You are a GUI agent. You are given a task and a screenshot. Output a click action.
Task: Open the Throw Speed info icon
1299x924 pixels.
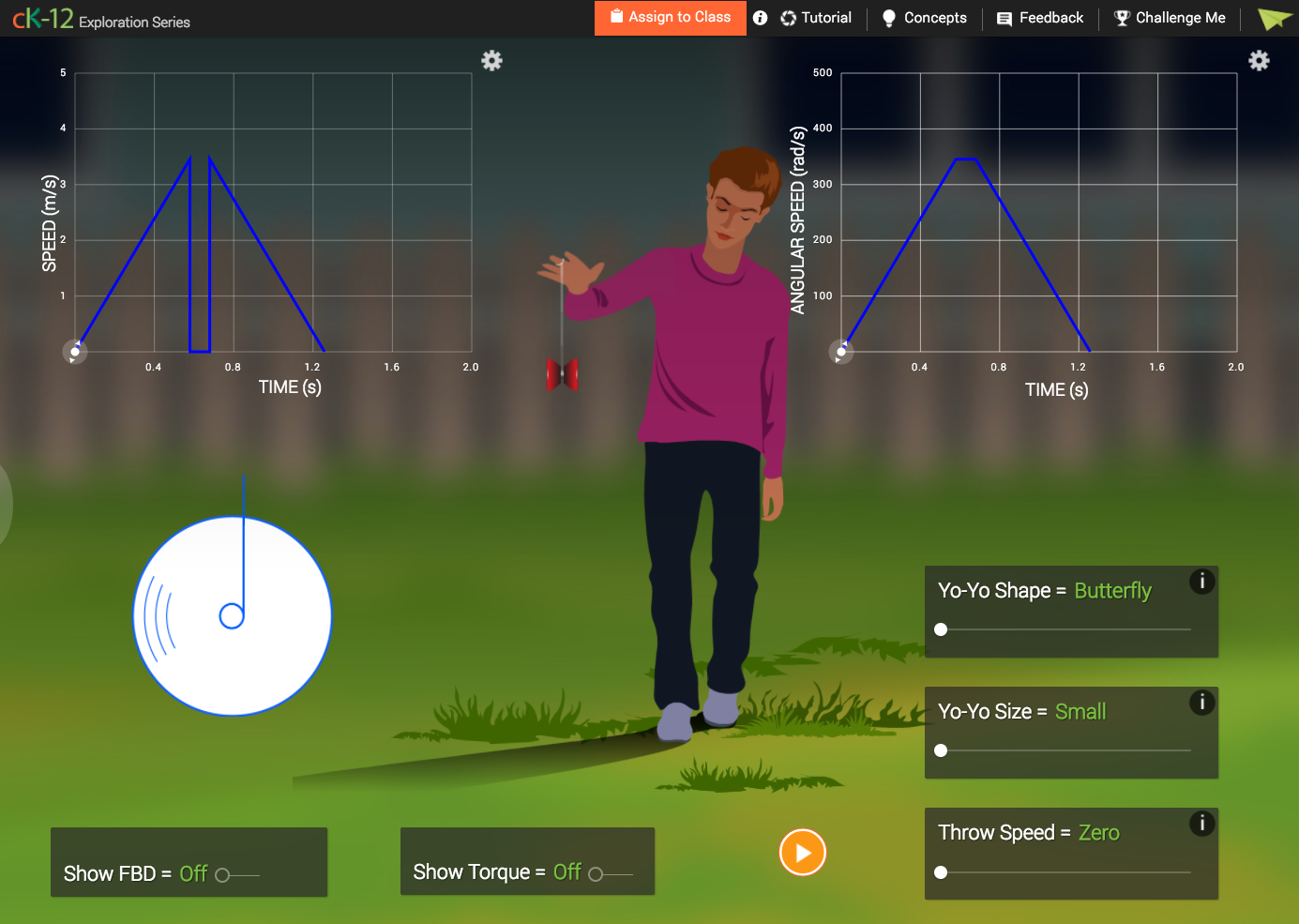click(1201, 824)
